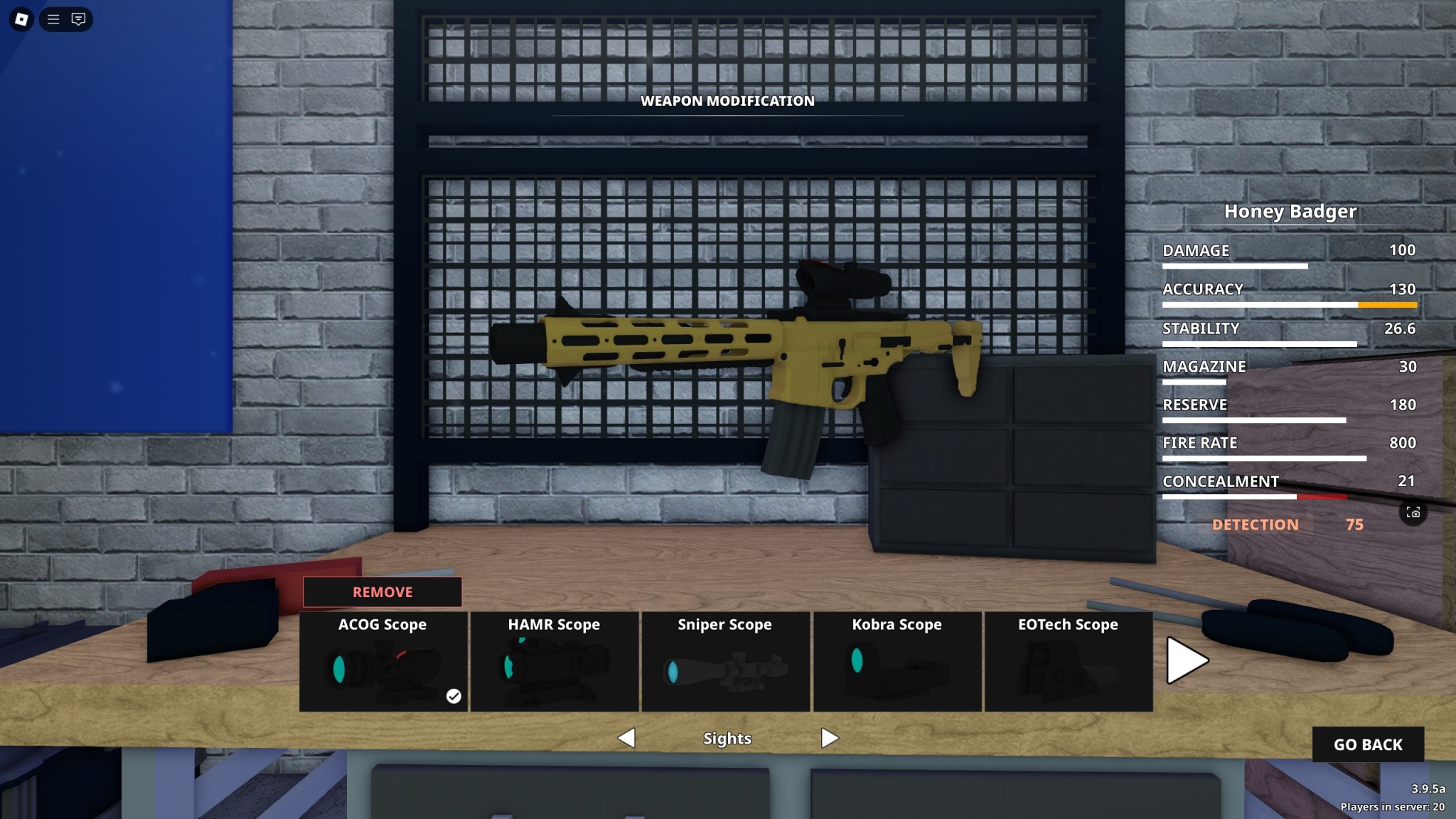Select the ACOG Scope attachment
1456x819 pixels.
pyautogui.click(x=384, y=661)
